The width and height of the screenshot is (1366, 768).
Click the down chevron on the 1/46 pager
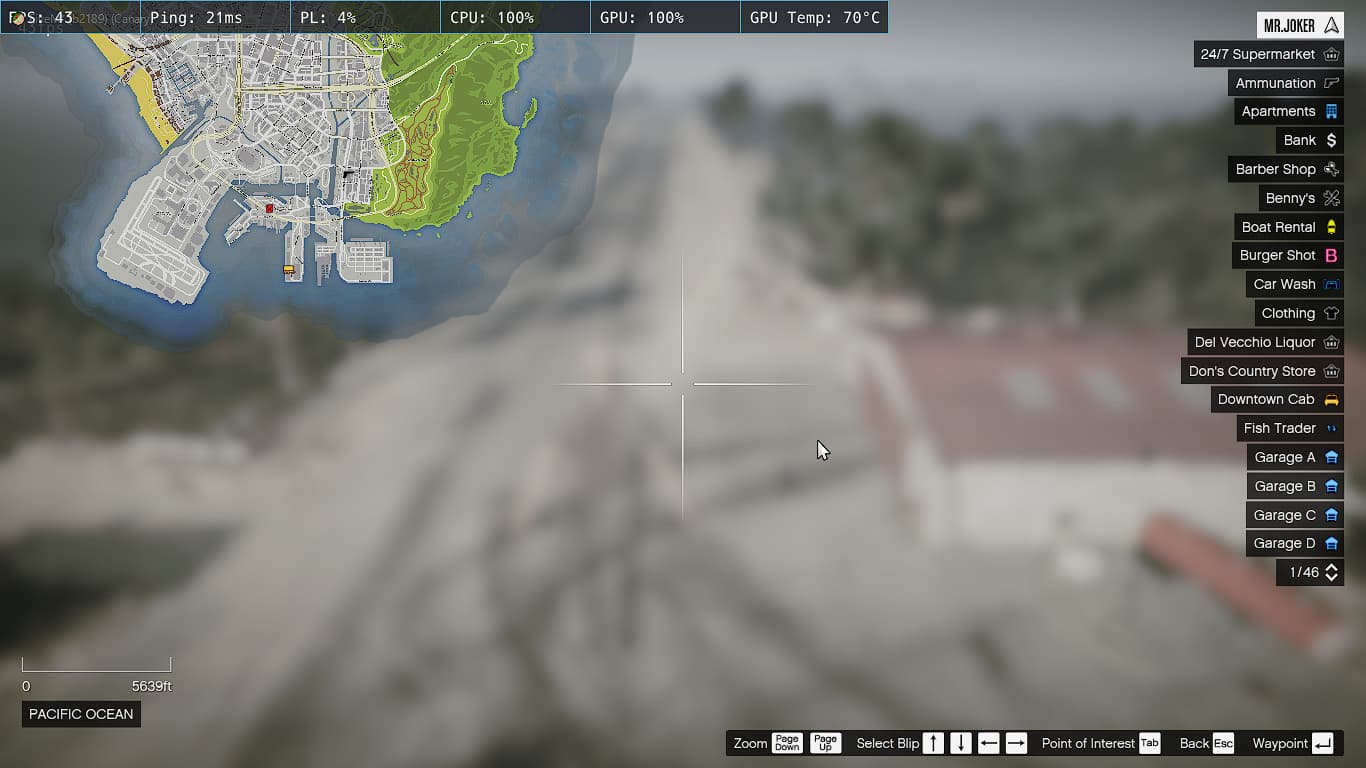point(1331,578)
